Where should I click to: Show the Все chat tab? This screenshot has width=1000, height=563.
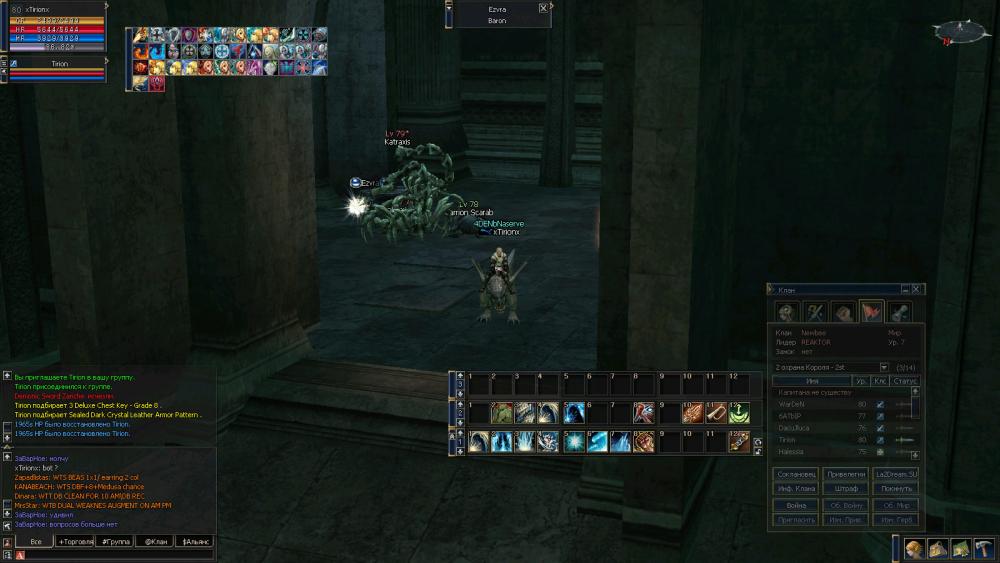click(x=36, y=541)
